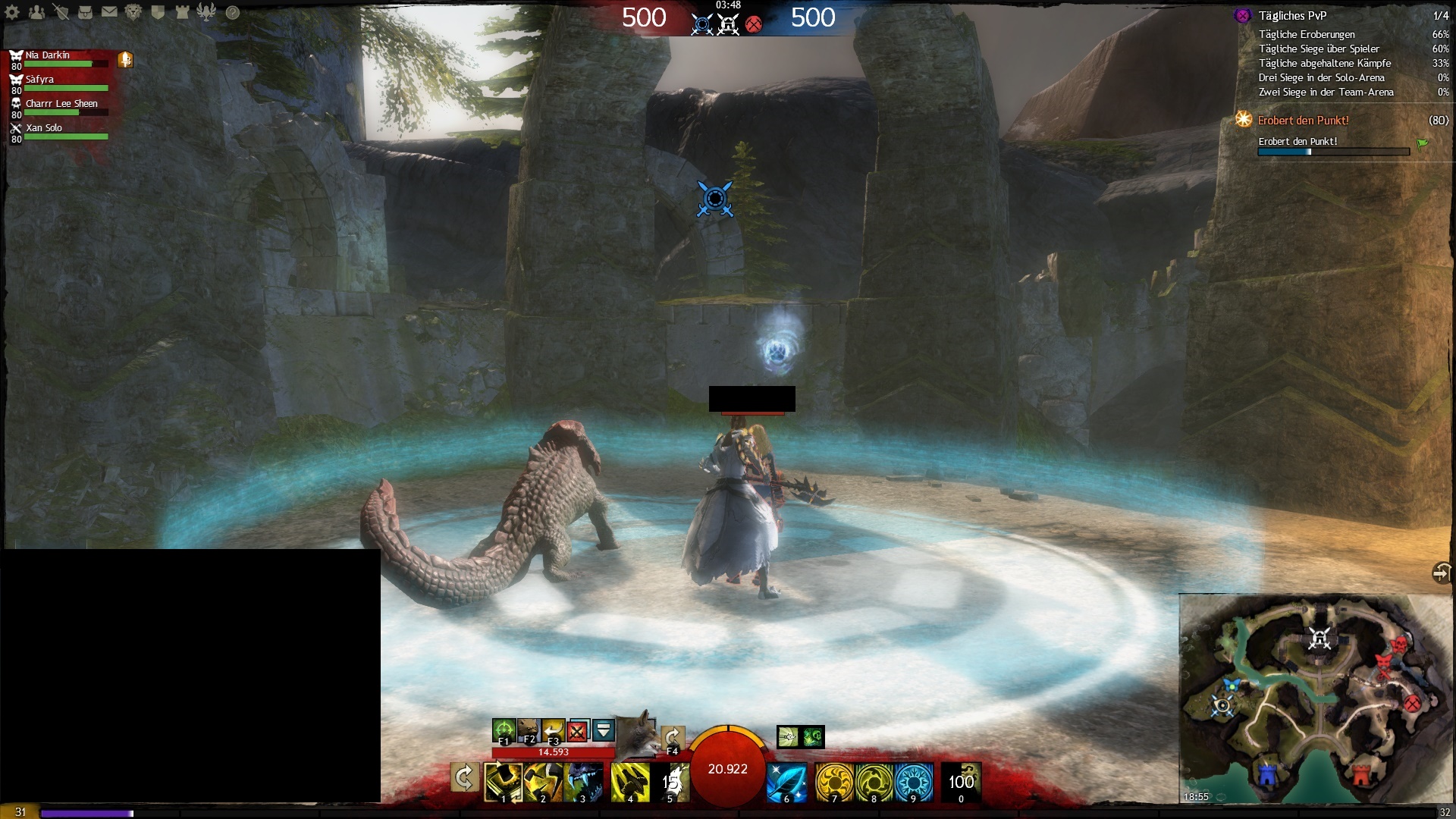Screen dimensions: 1456x819
Task: Select the Erobert den Punkt! objective
Action: point(1303,121)
